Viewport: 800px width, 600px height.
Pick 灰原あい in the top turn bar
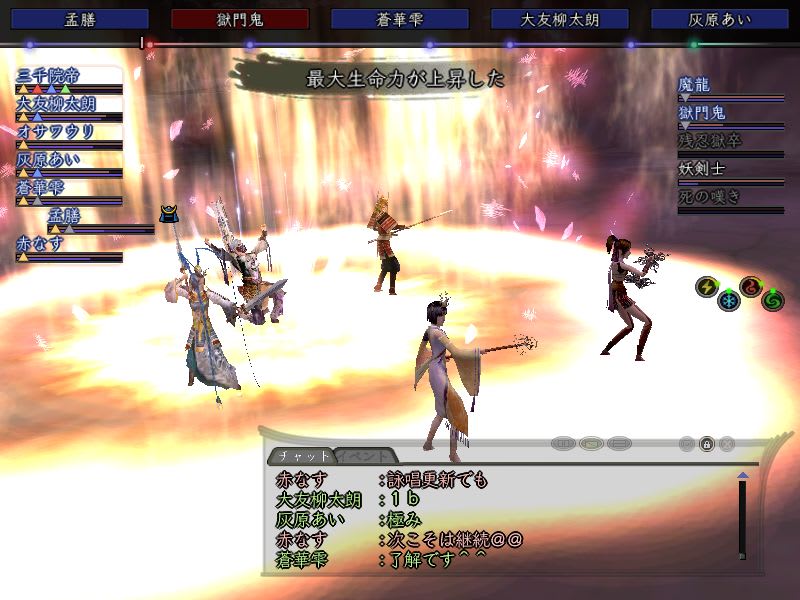720,19
